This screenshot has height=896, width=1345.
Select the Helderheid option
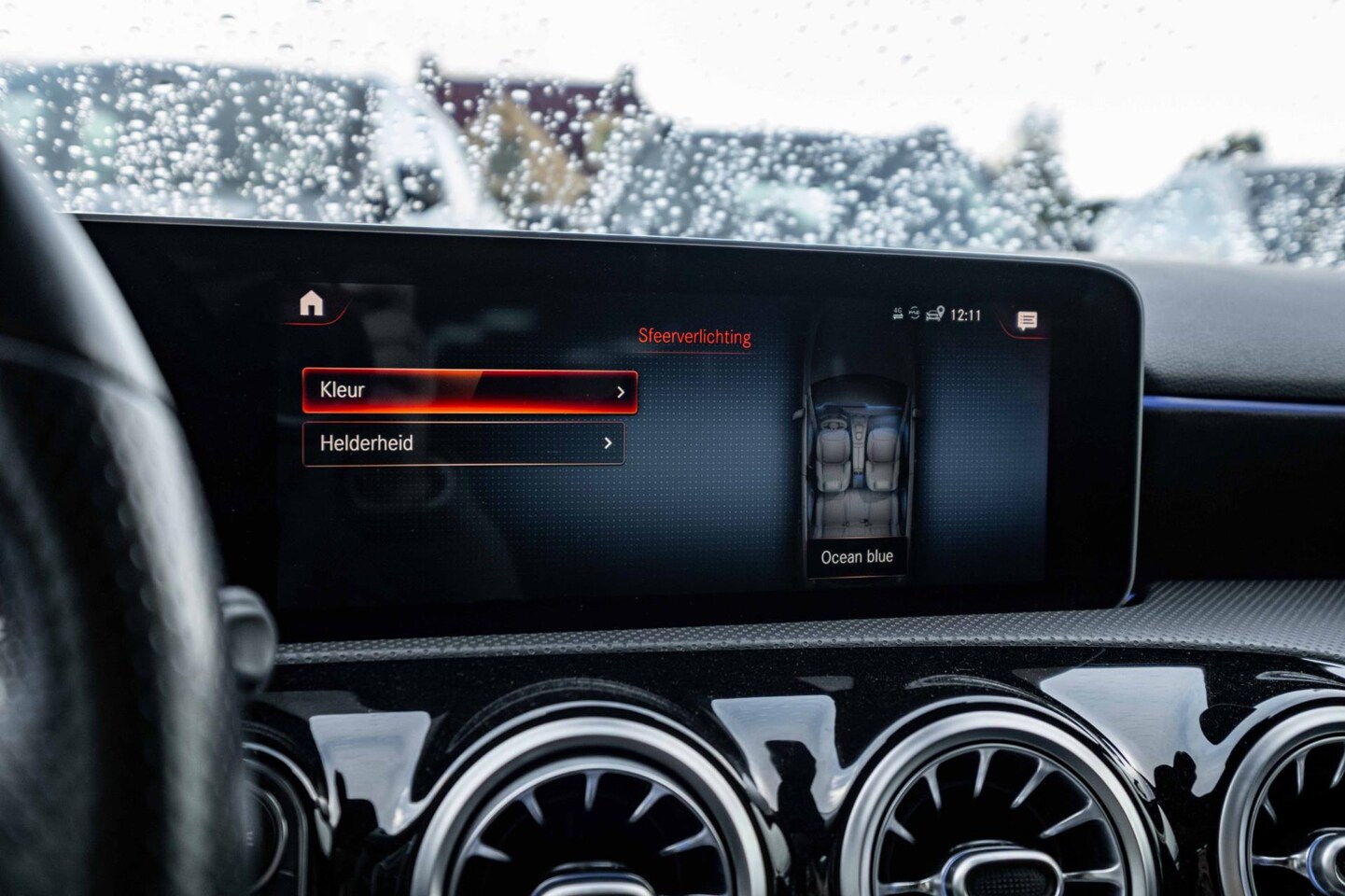click(x=464, y=443)
